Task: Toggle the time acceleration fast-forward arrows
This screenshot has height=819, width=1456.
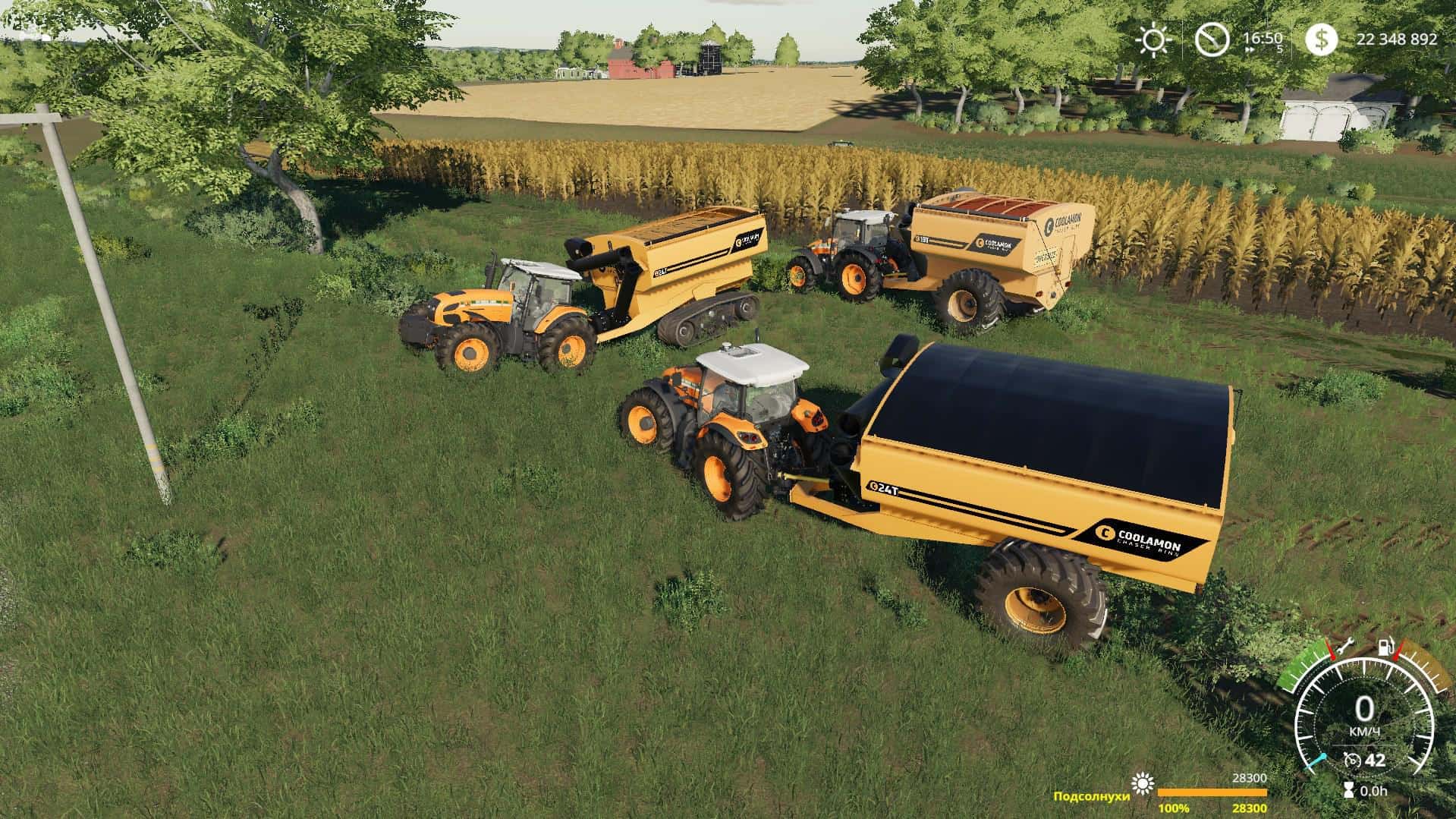Action: pyautogui.click(x=1249, y=49)
